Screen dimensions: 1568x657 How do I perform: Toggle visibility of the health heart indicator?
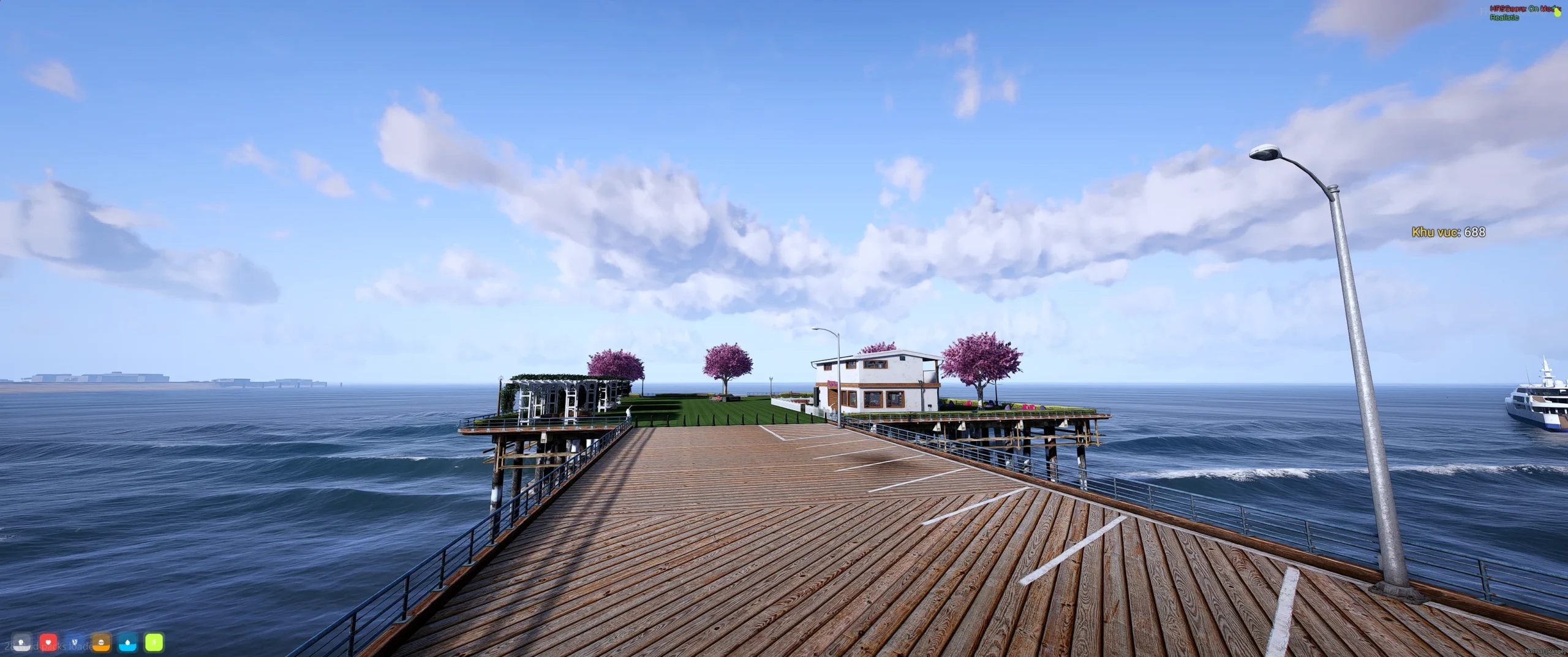click(x=48, y=644)
